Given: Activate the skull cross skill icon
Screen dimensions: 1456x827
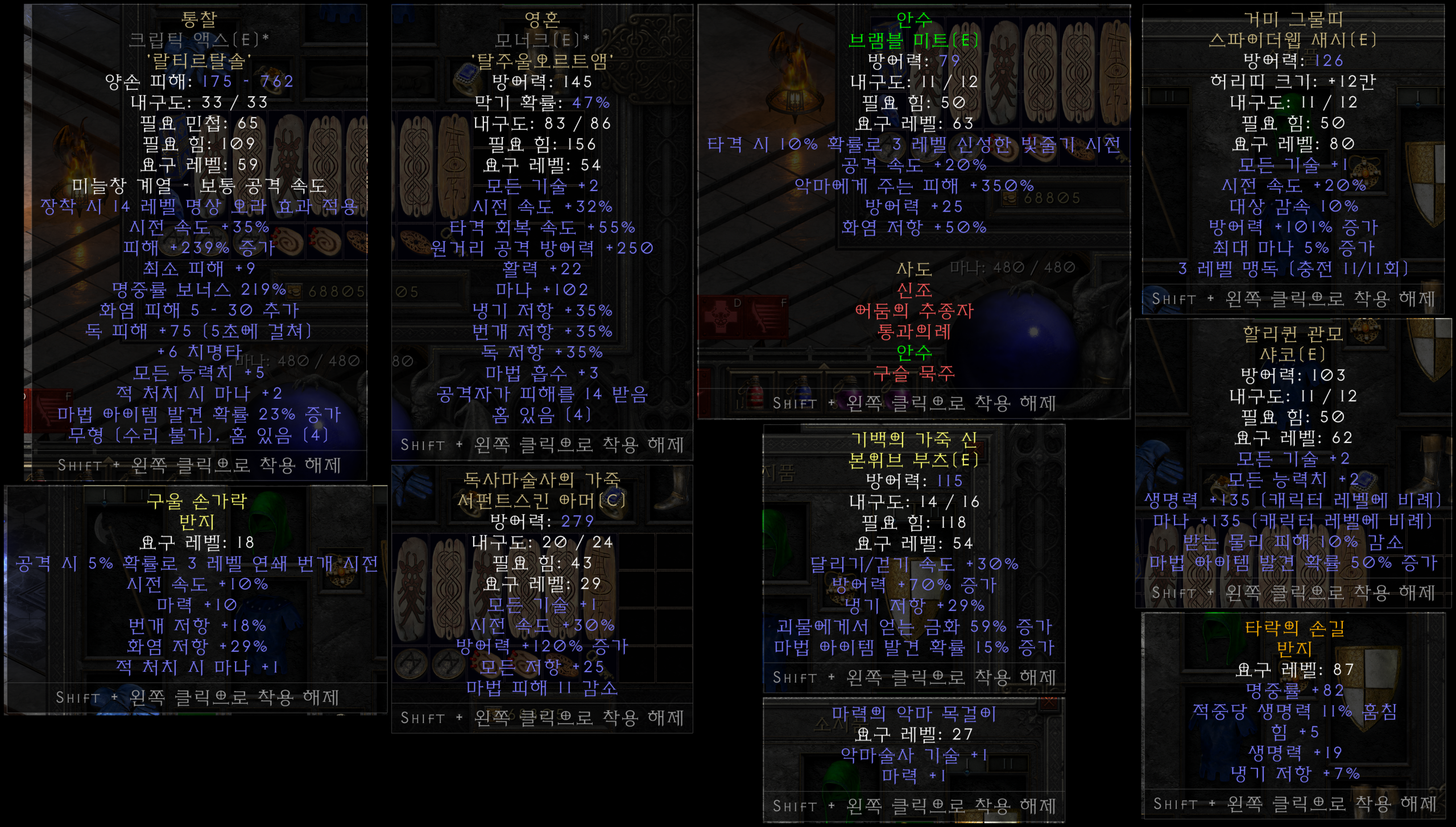Looking at the screenshot, I should click(720, 315).
